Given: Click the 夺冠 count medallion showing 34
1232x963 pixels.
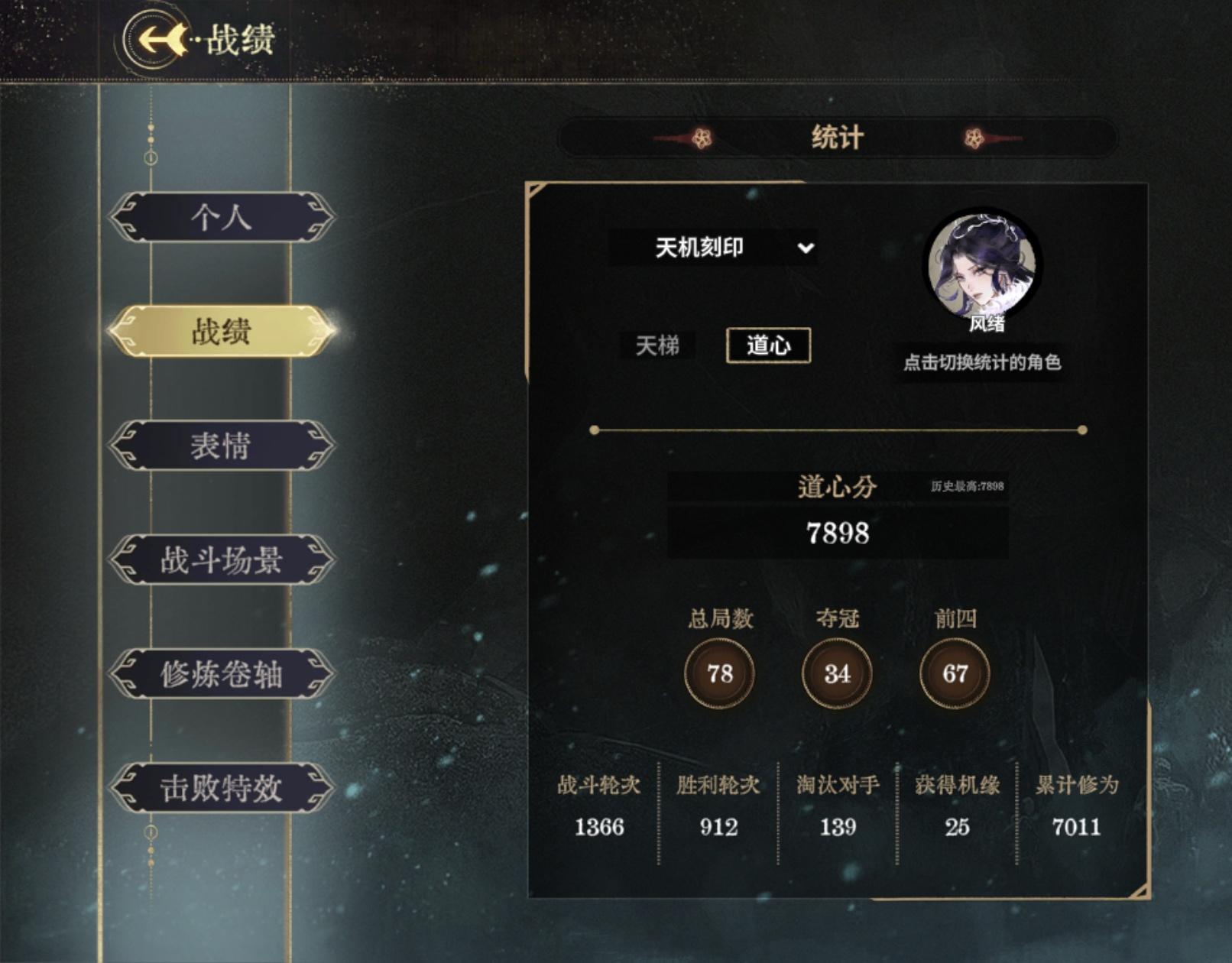Looking at the screenshot, I should click(x=835, y=674).
